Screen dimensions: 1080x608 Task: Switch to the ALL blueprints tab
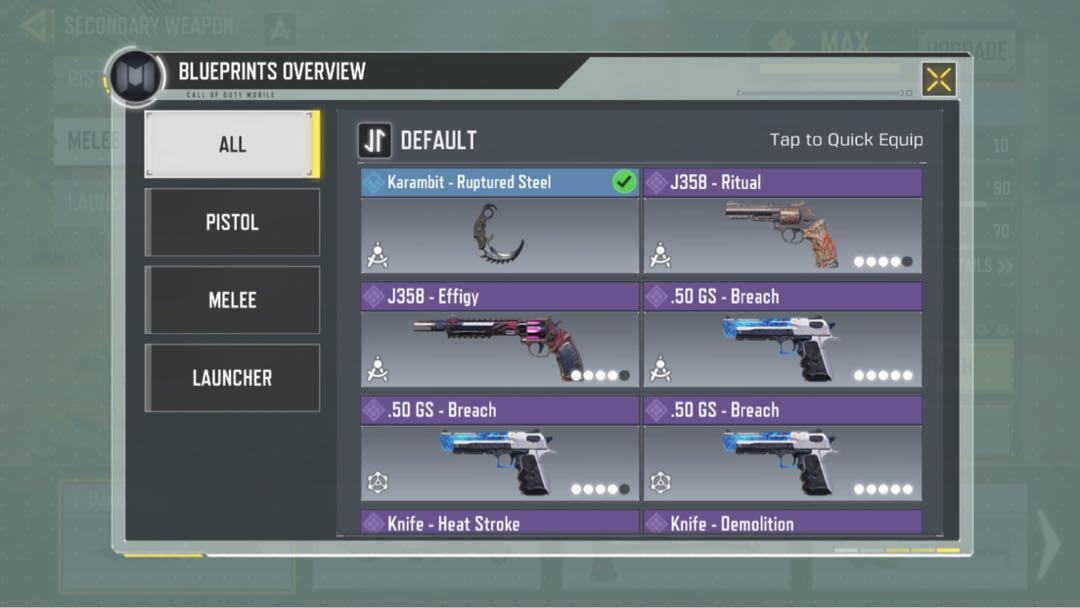pyautogui.click(x=232, y=144)
